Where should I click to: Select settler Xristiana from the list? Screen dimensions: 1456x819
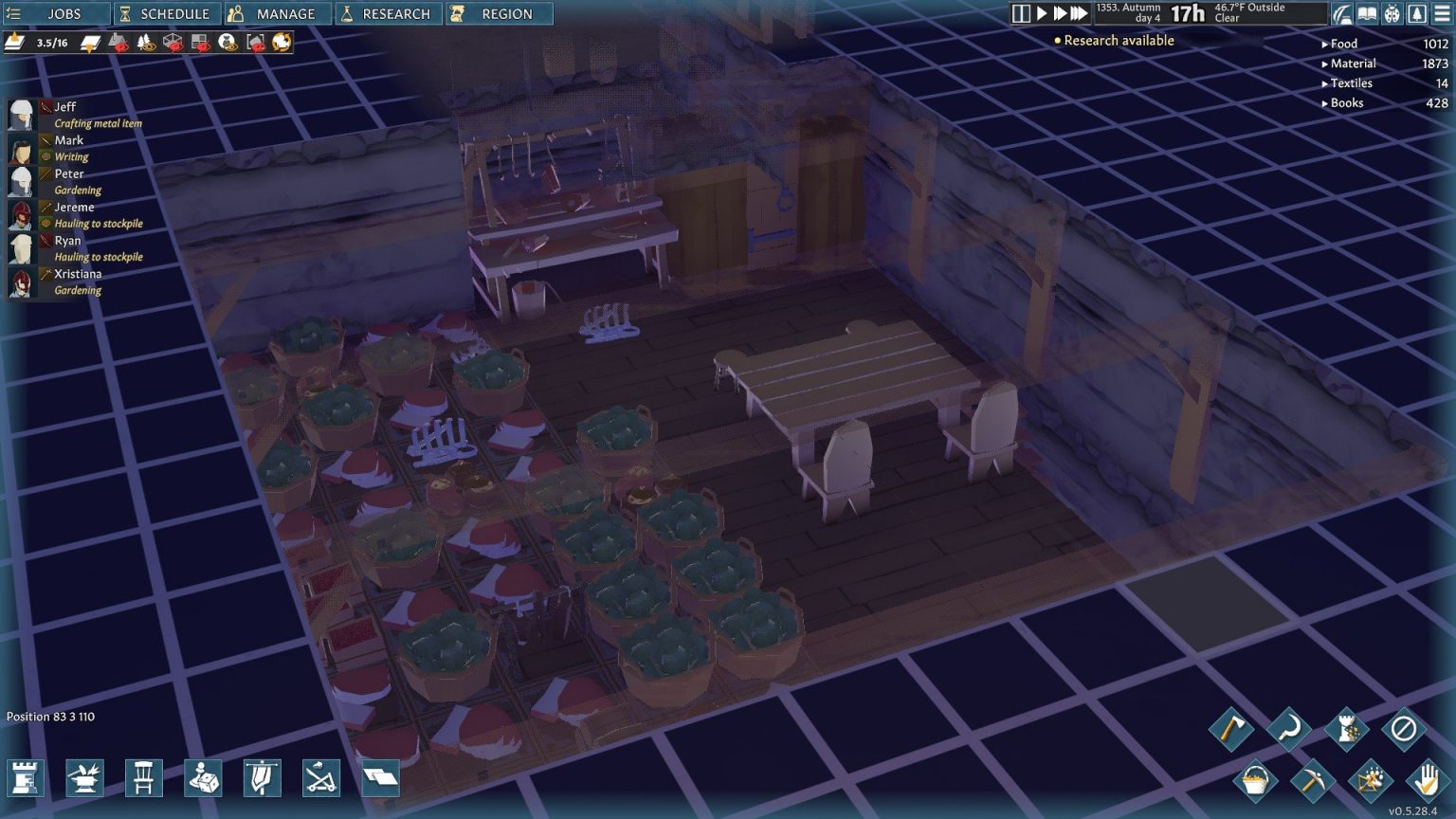tap(77, 274)
